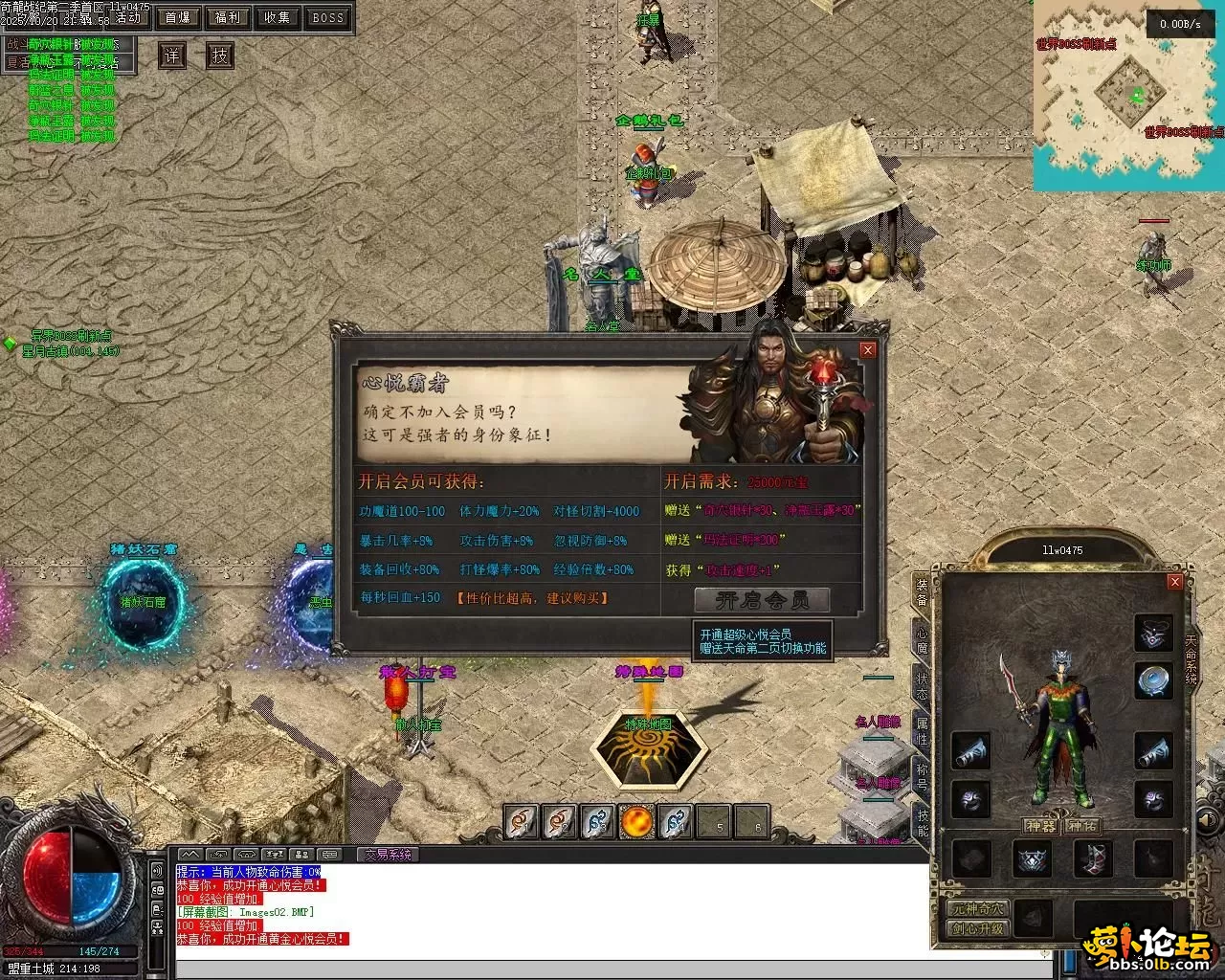Open the 收集 collection menu

coord(278,17)
